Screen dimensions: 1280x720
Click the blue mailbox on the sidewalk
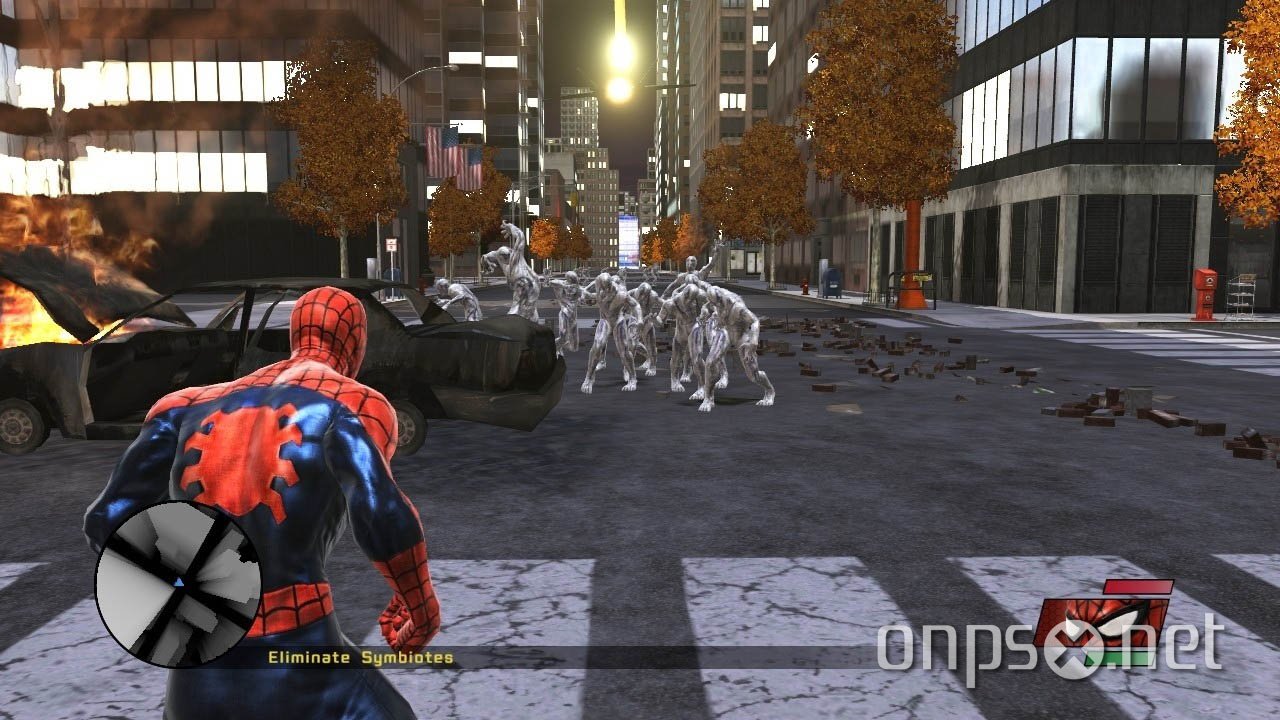pyautogui.click(x=832, y=283)
